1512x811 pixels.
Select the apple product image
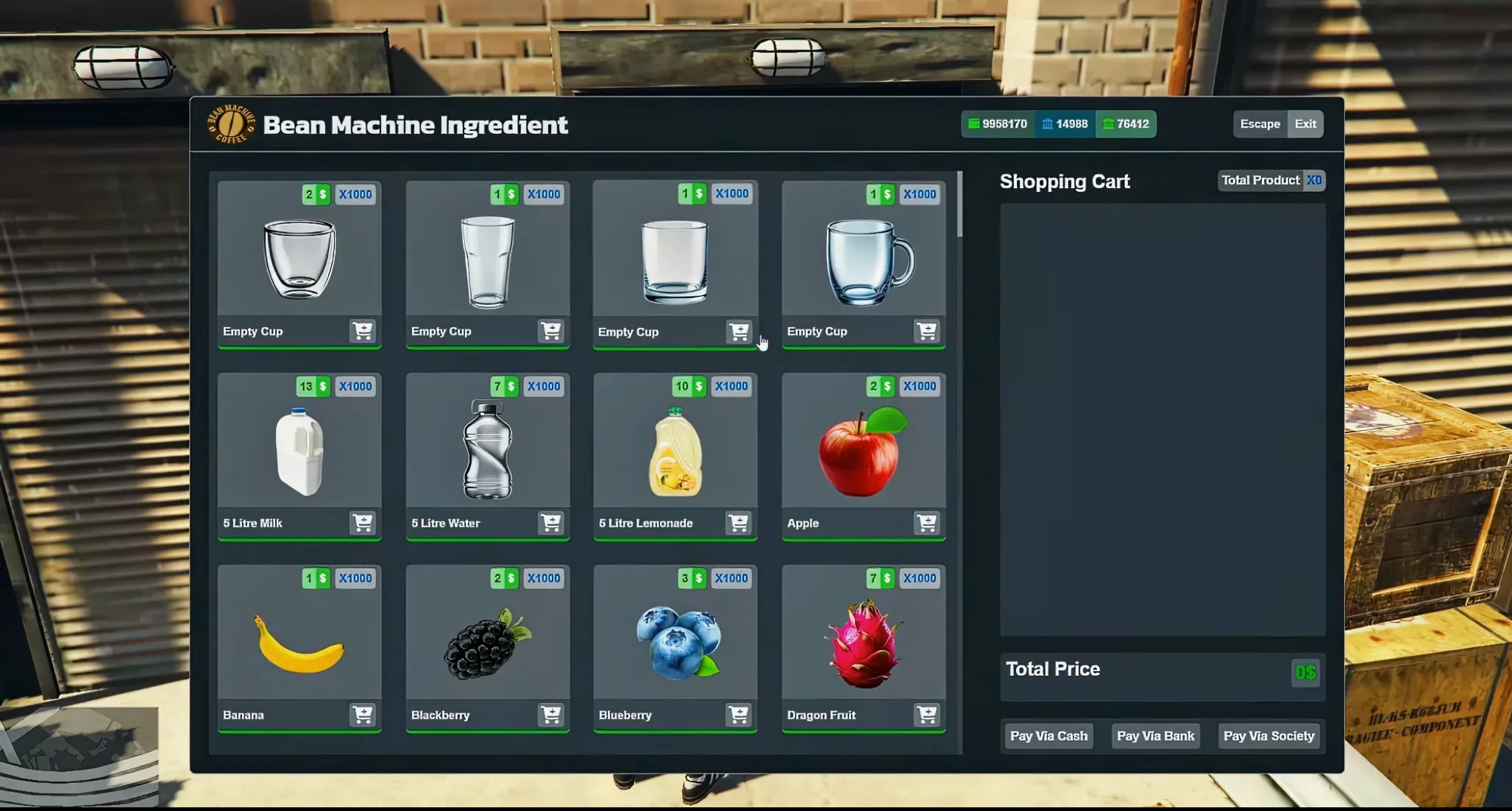[863, 452]
